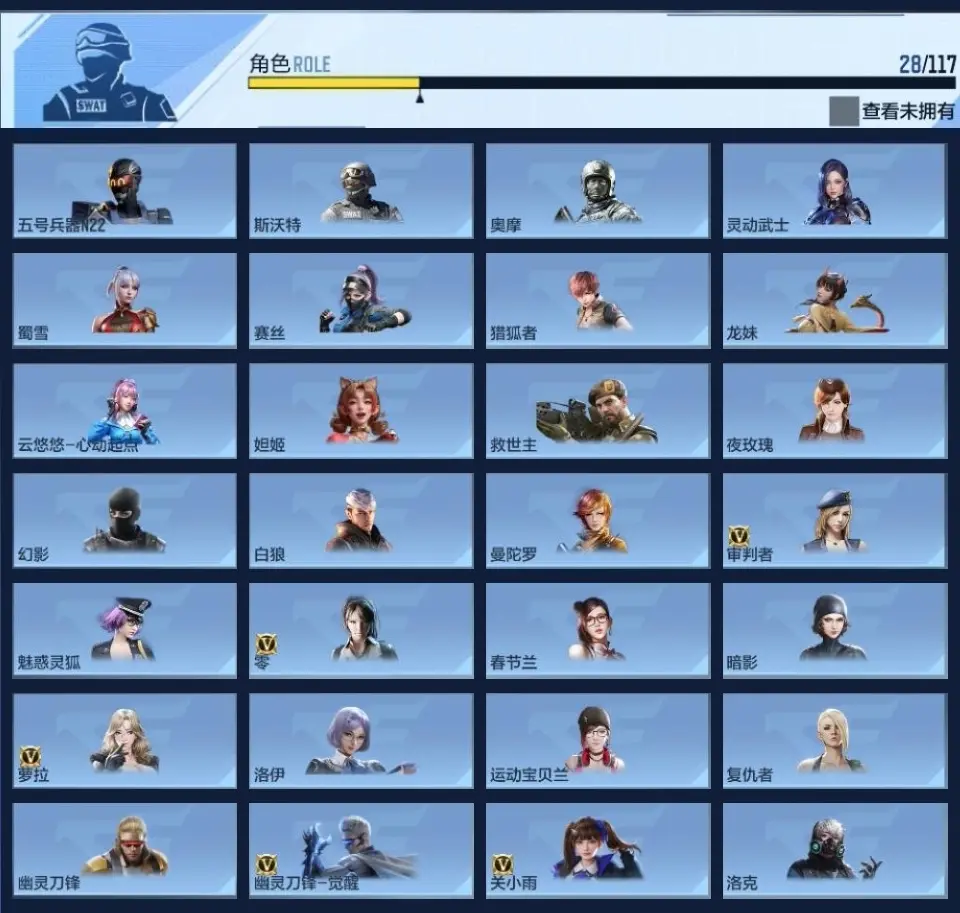Select the 洛伊 character card

pos(361,740)
